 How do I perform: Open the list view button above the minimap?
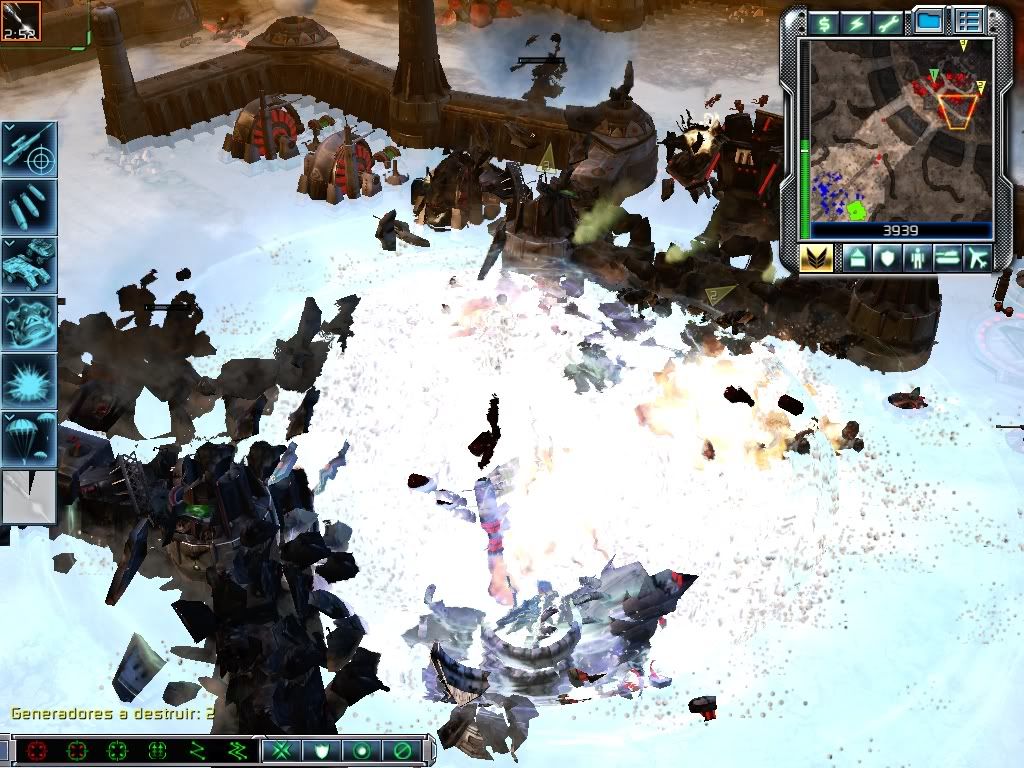[968, 21]
